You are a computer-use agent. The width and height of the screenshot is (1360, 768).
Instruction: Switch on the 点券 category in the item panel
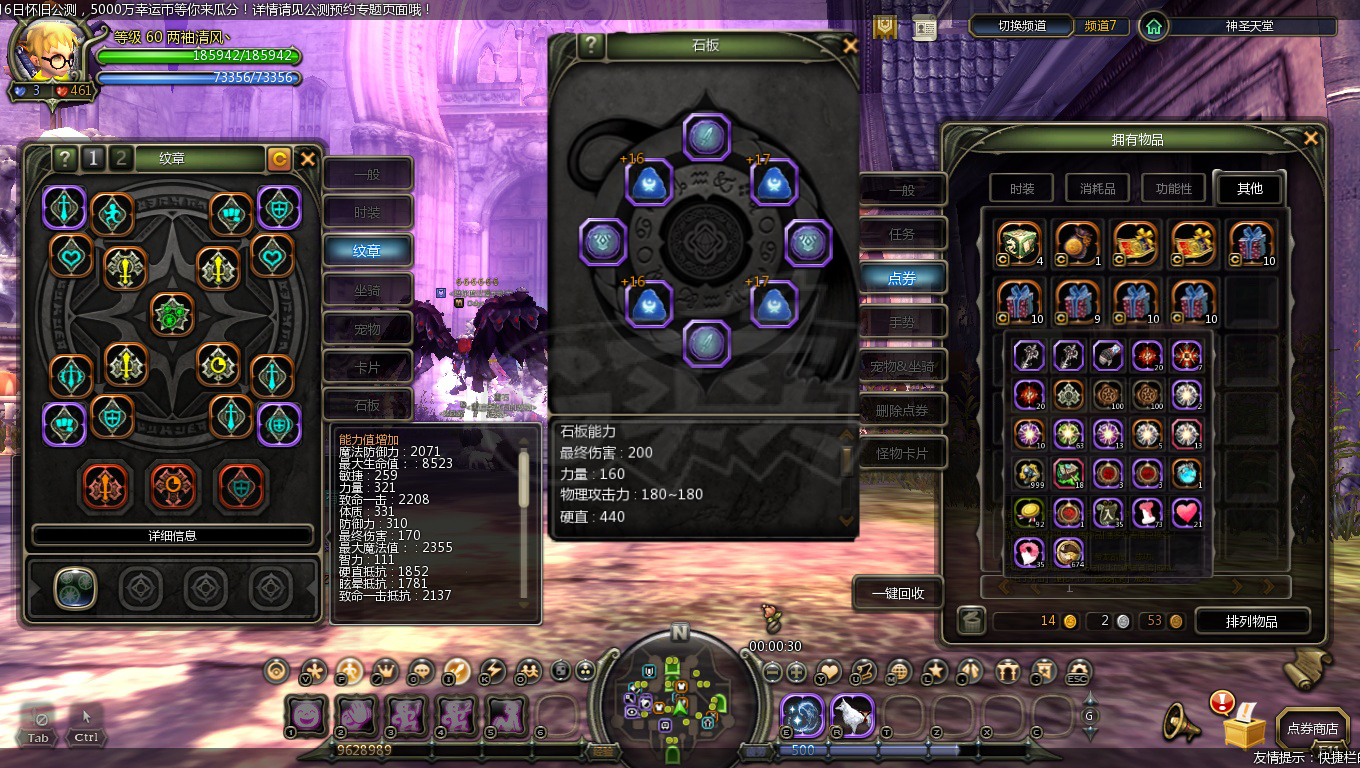901,278
